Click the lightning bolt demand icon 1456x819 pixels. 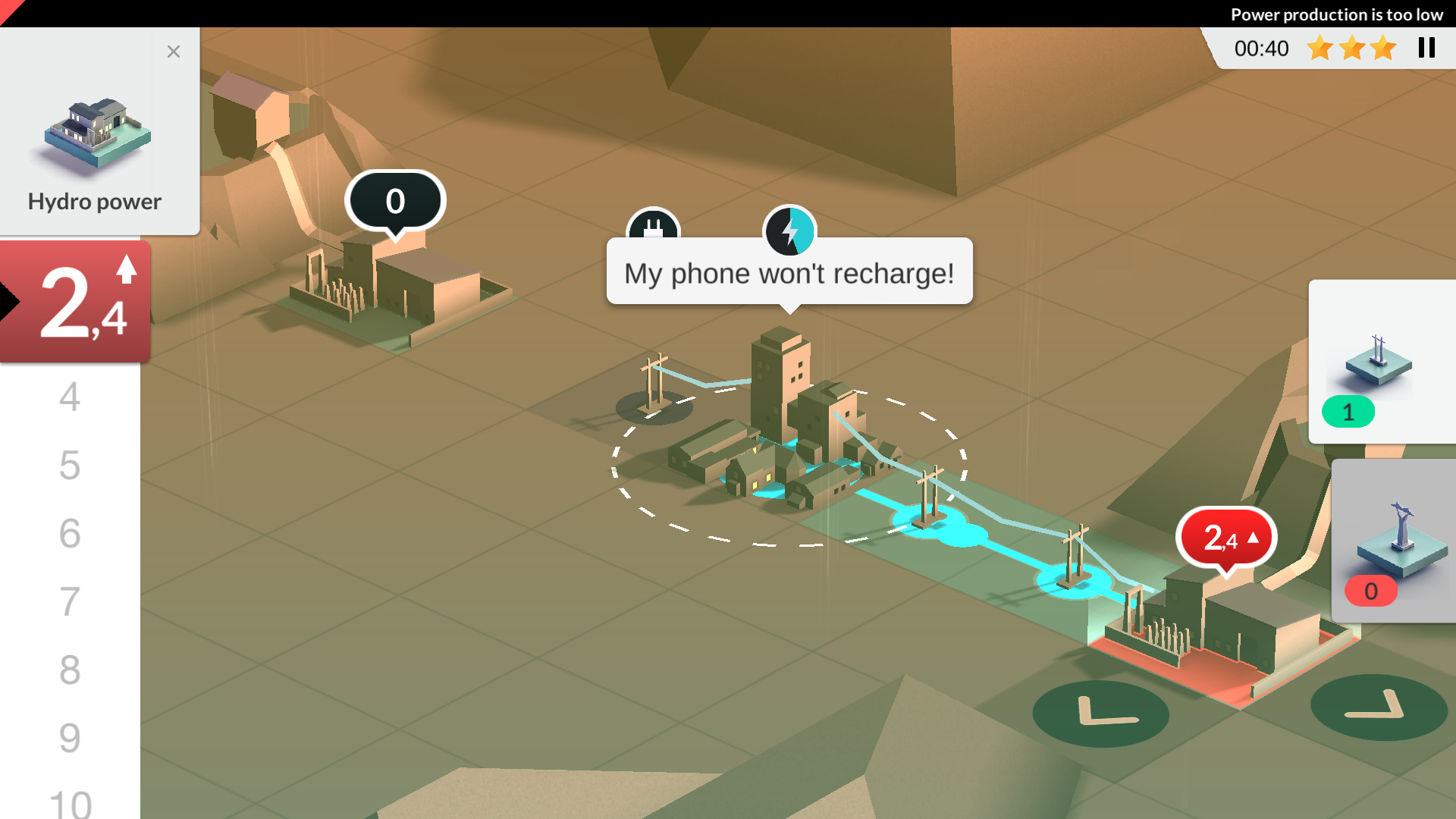789,231
